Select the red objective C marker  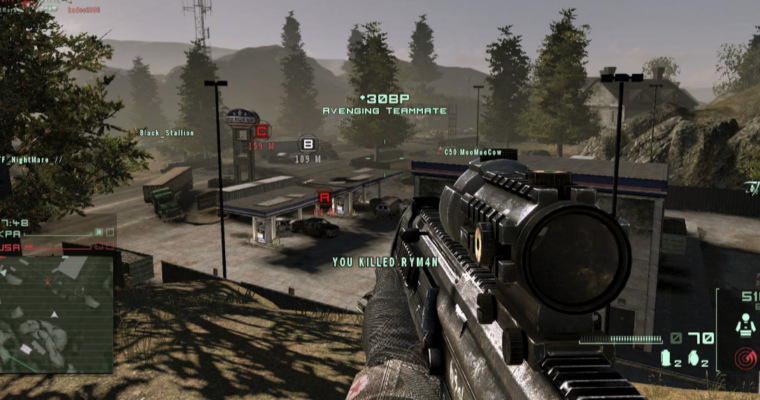tap(262, 130)
